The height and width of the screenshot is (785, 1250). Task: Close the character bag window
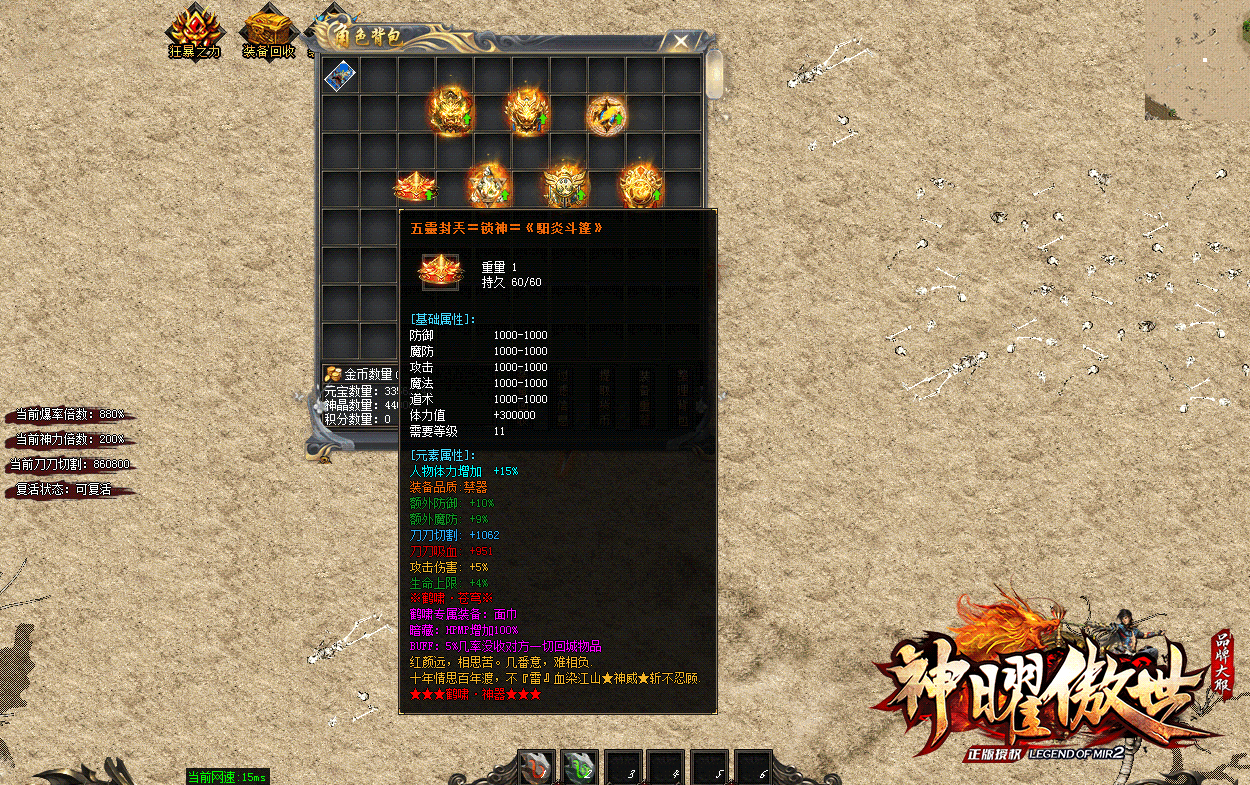tap(681, 41)
